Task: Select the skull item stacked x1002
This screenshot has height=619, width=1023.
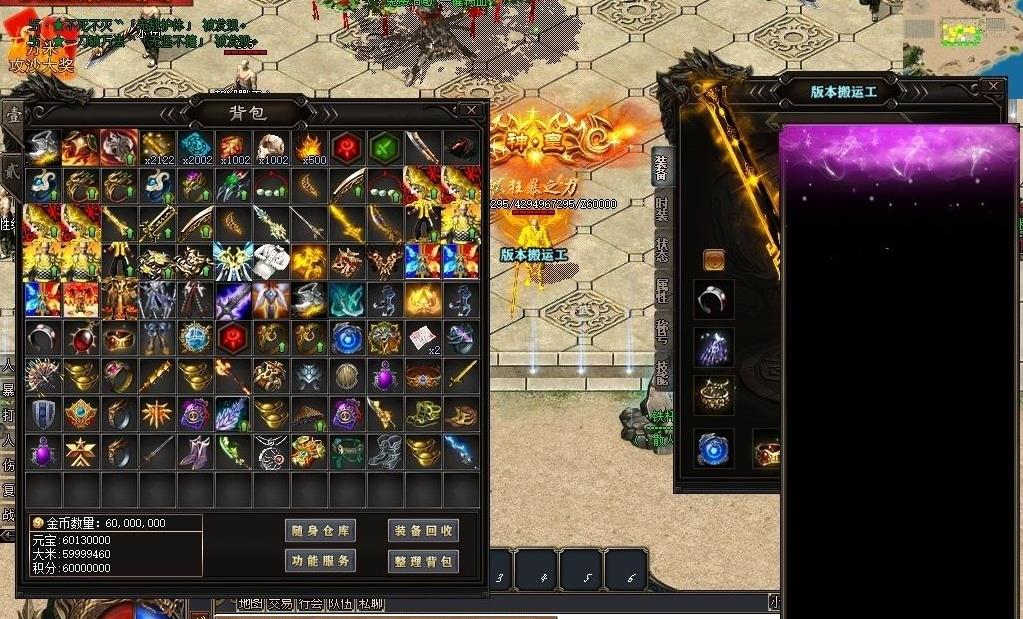Action: (x=270, y=147)
